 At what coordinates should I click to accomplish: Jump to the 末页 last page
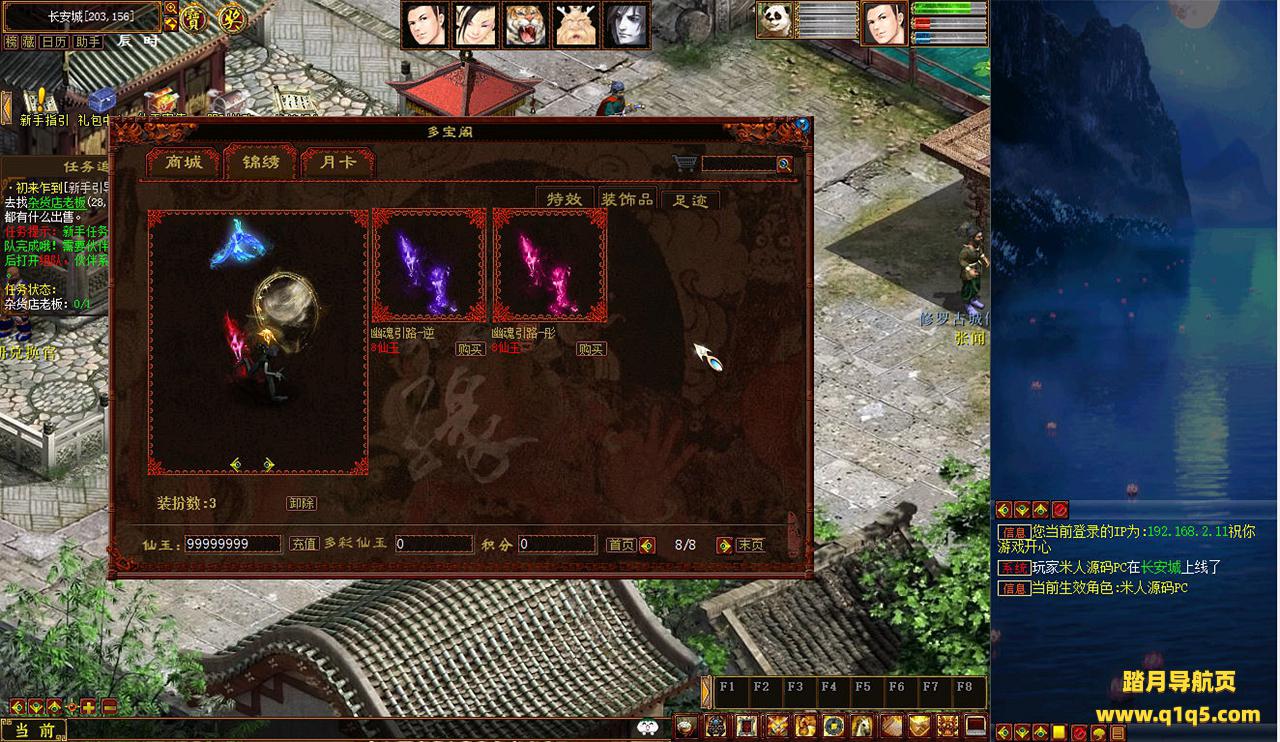[750, 545]
